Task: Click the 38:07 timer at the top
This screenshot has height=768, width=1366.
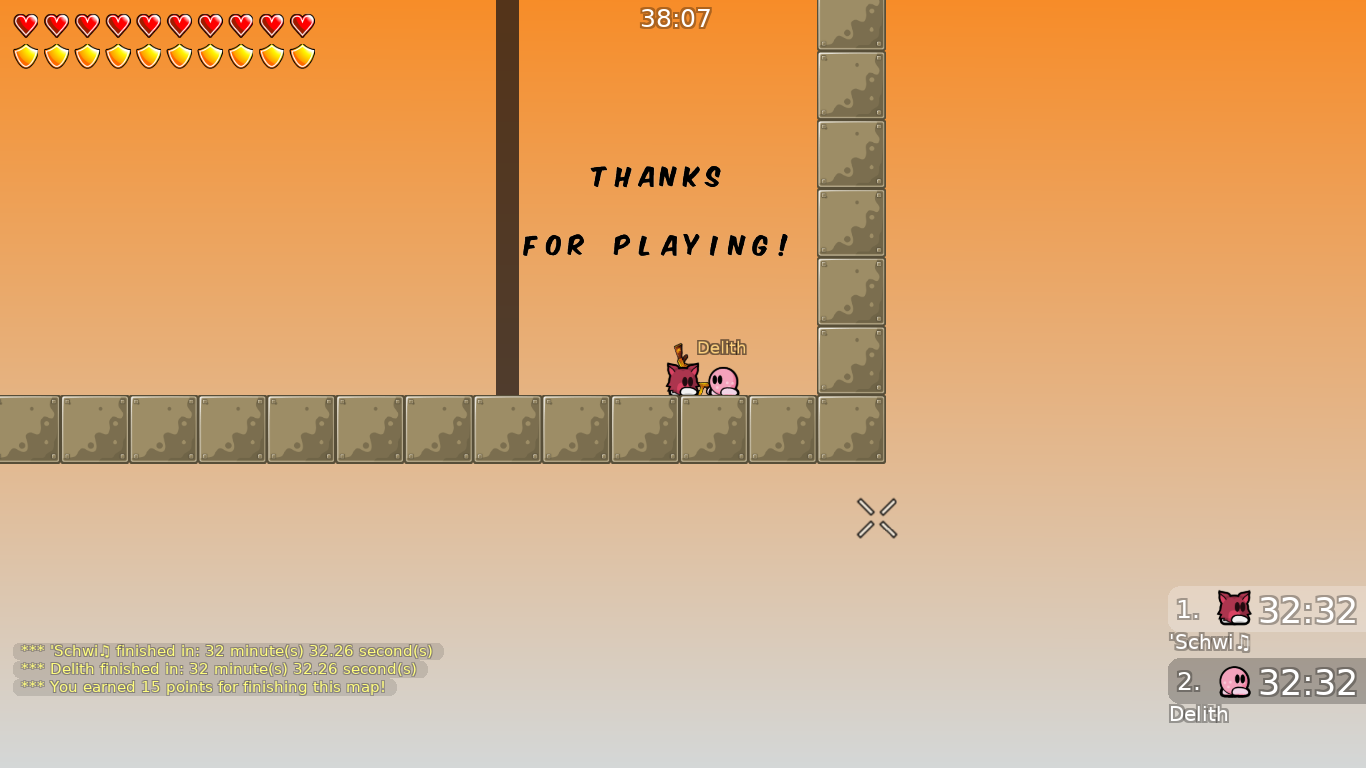Action: coord(674,18)
